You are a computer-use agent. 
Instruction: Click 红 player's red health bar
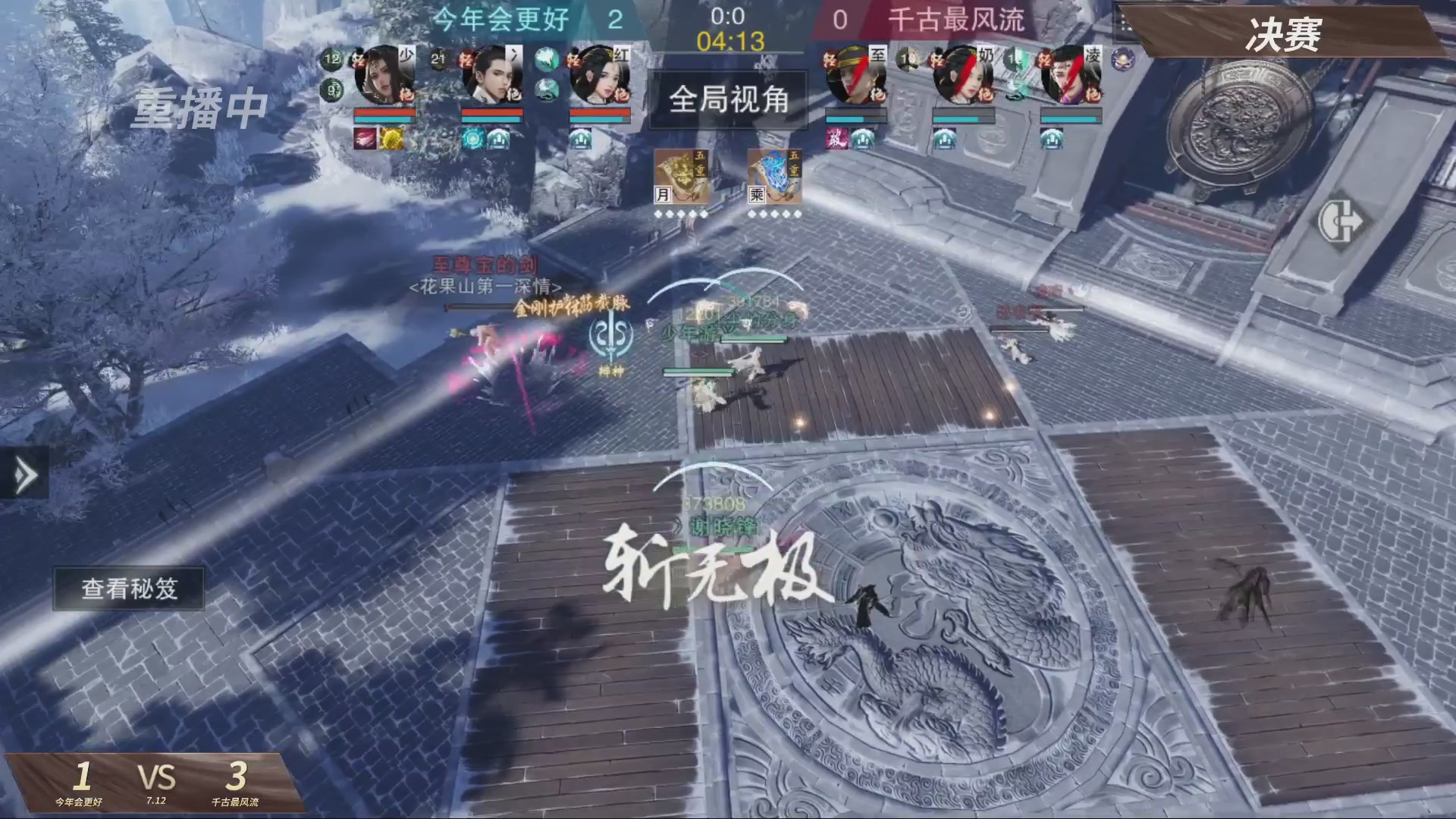599,113
